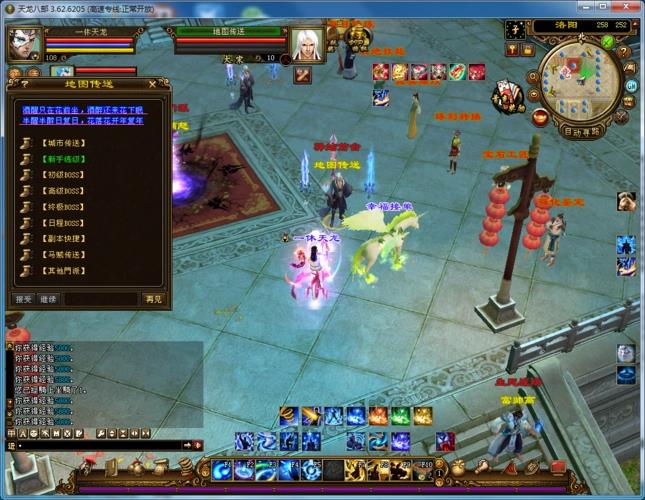
Task: Select the 城市传送 teleport option
Action: coord(60,145)
